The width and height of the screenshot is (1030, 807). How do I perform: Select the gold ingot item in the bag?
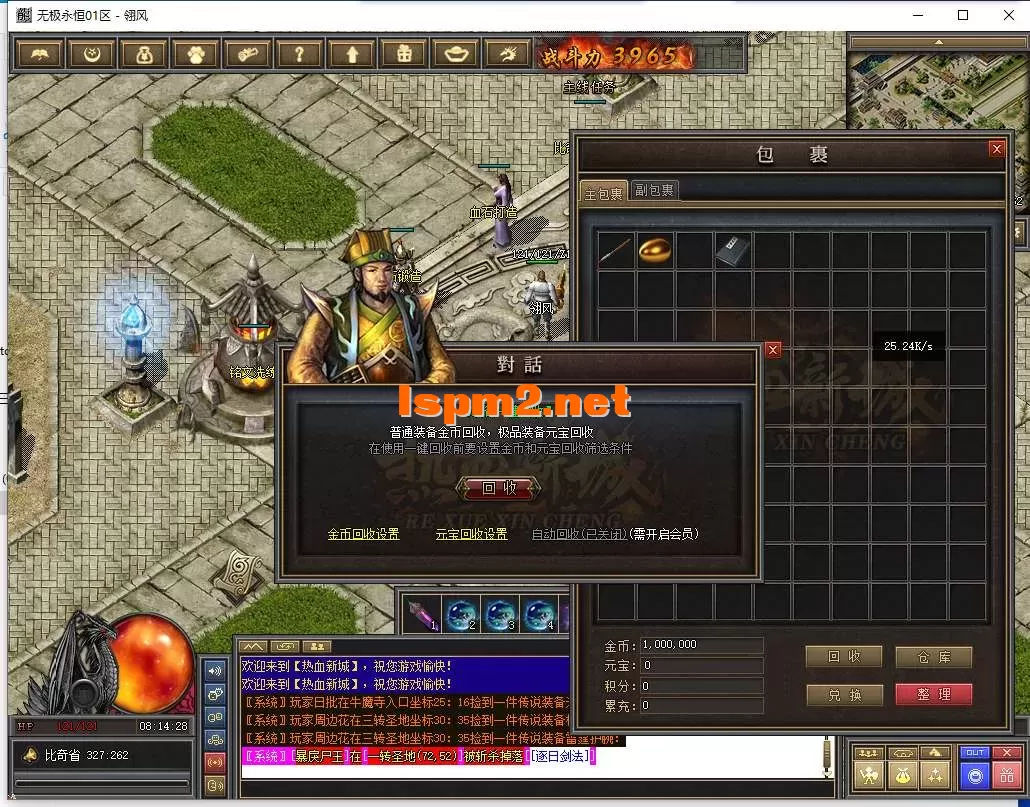click(x=656, y=250)
